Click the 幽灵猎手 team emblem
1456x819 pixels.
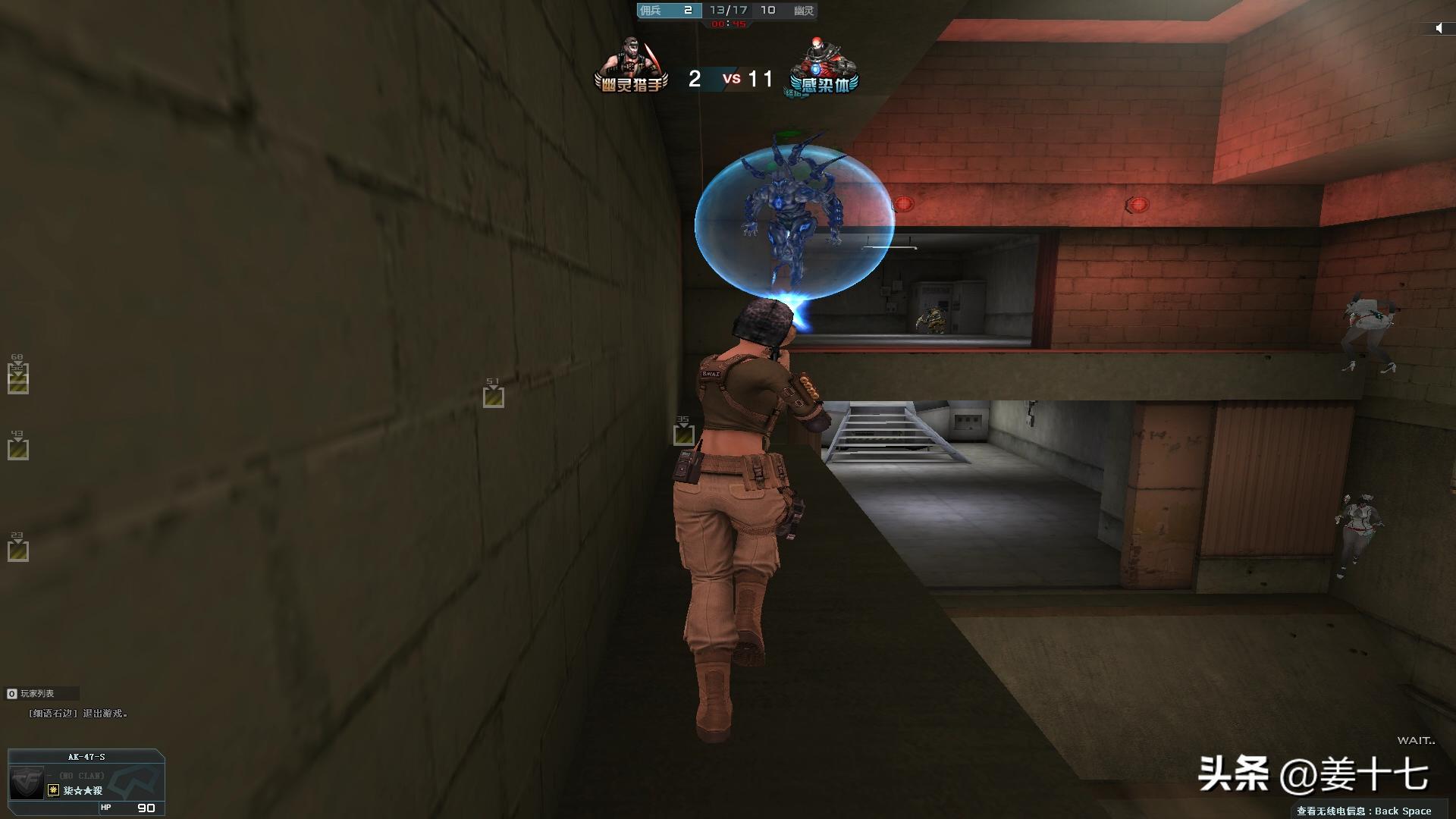point(631,67)
